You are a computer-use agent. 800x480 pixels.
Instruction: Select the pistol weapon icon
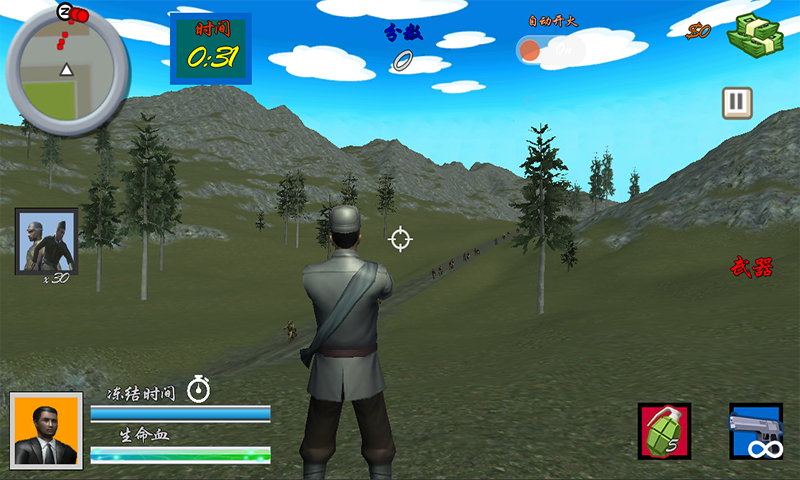(x=756, y=432)
